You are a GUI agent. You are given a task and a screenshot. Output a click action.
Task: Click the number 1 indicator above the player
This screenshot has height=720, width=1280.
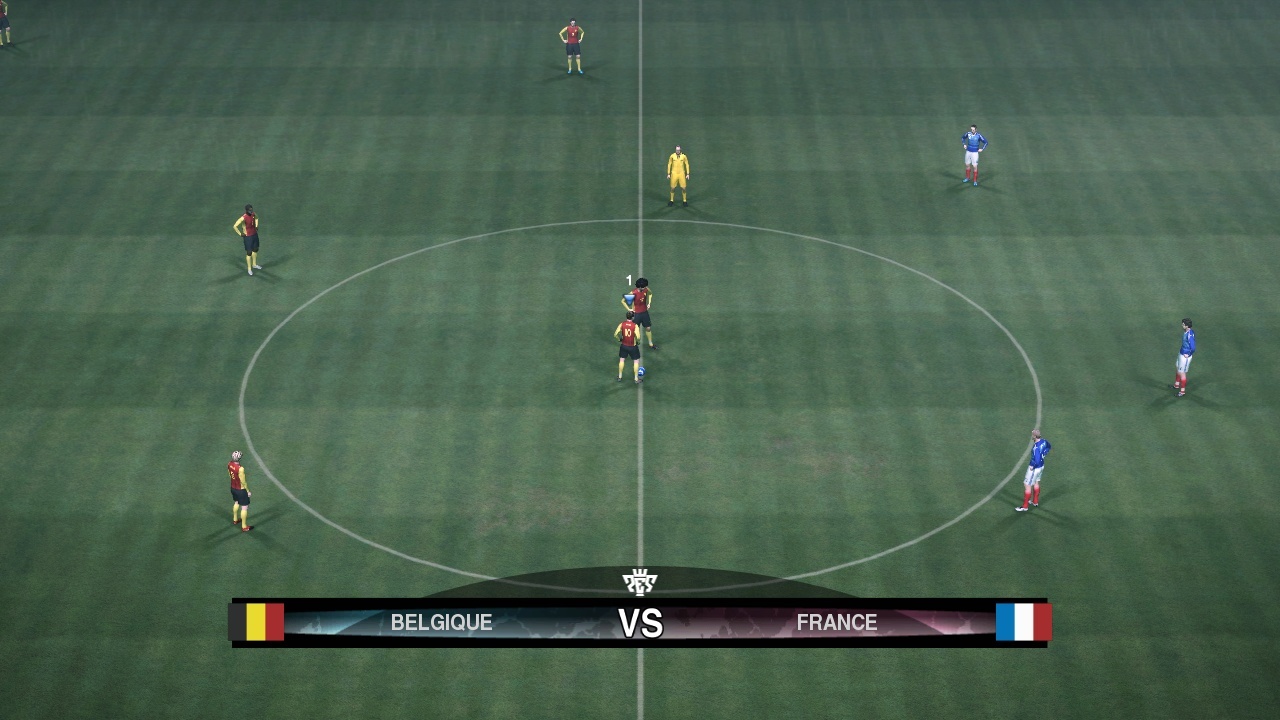(x=628, y=280)
